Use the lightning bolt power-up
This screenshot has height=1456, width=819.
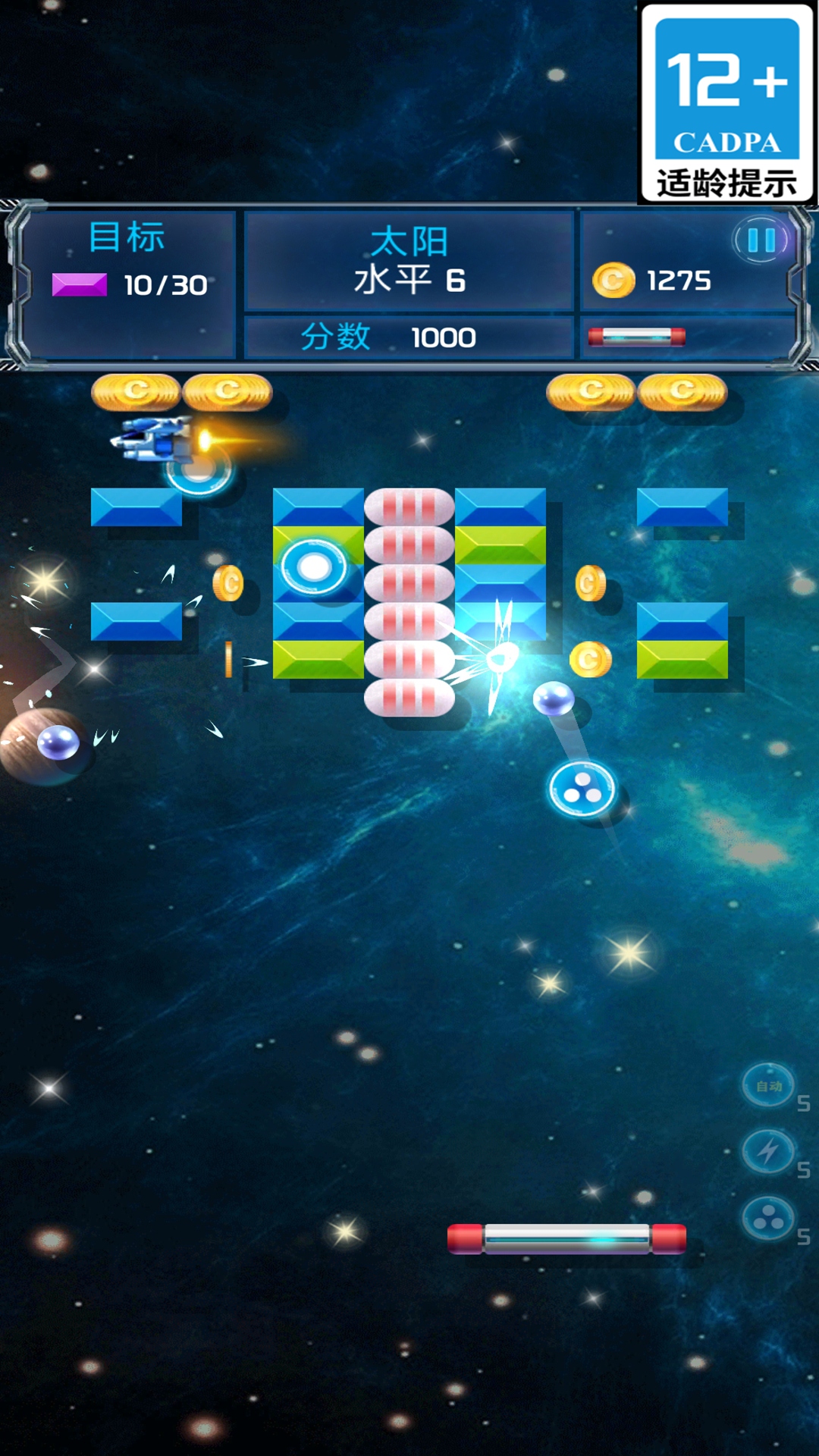pos(768,1152)
